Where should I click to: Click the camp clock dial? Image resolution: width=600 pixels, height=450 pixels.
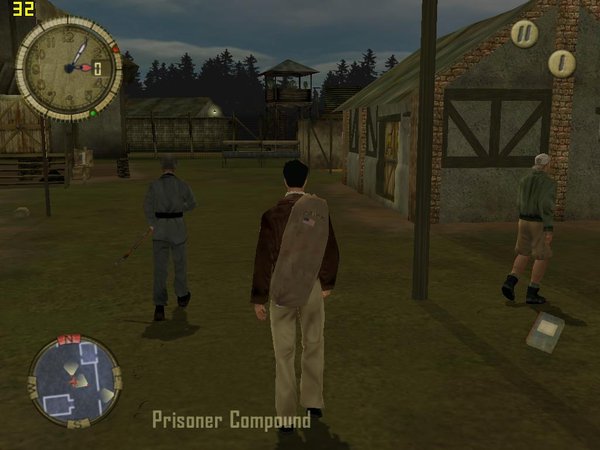click(68, 67)
